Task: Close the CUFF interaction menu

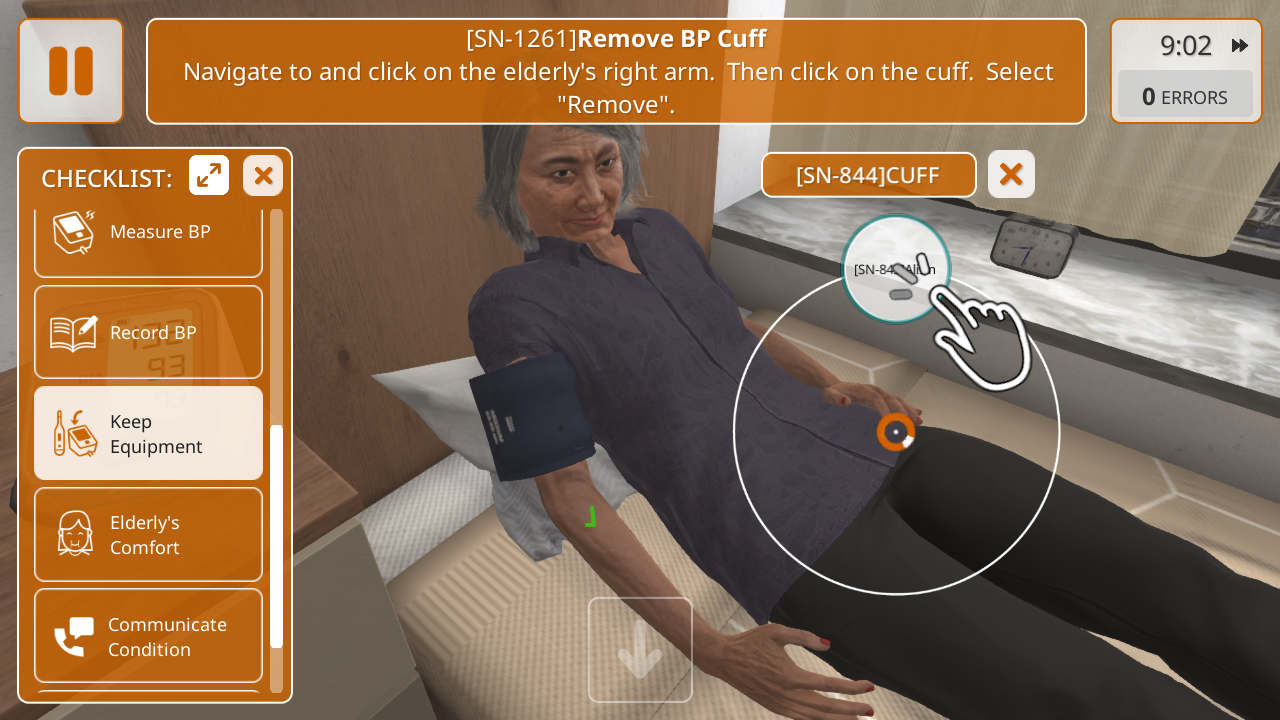Action: (x=1011, y=175)
